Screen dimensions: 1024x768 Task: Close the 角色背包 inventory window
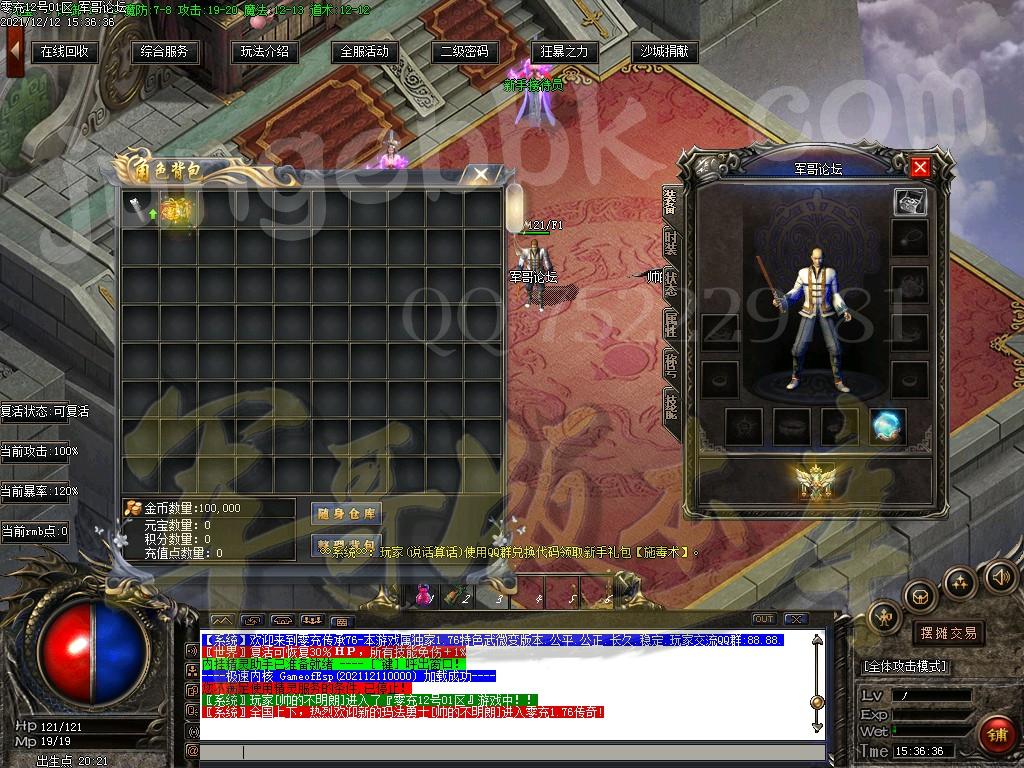482,175
